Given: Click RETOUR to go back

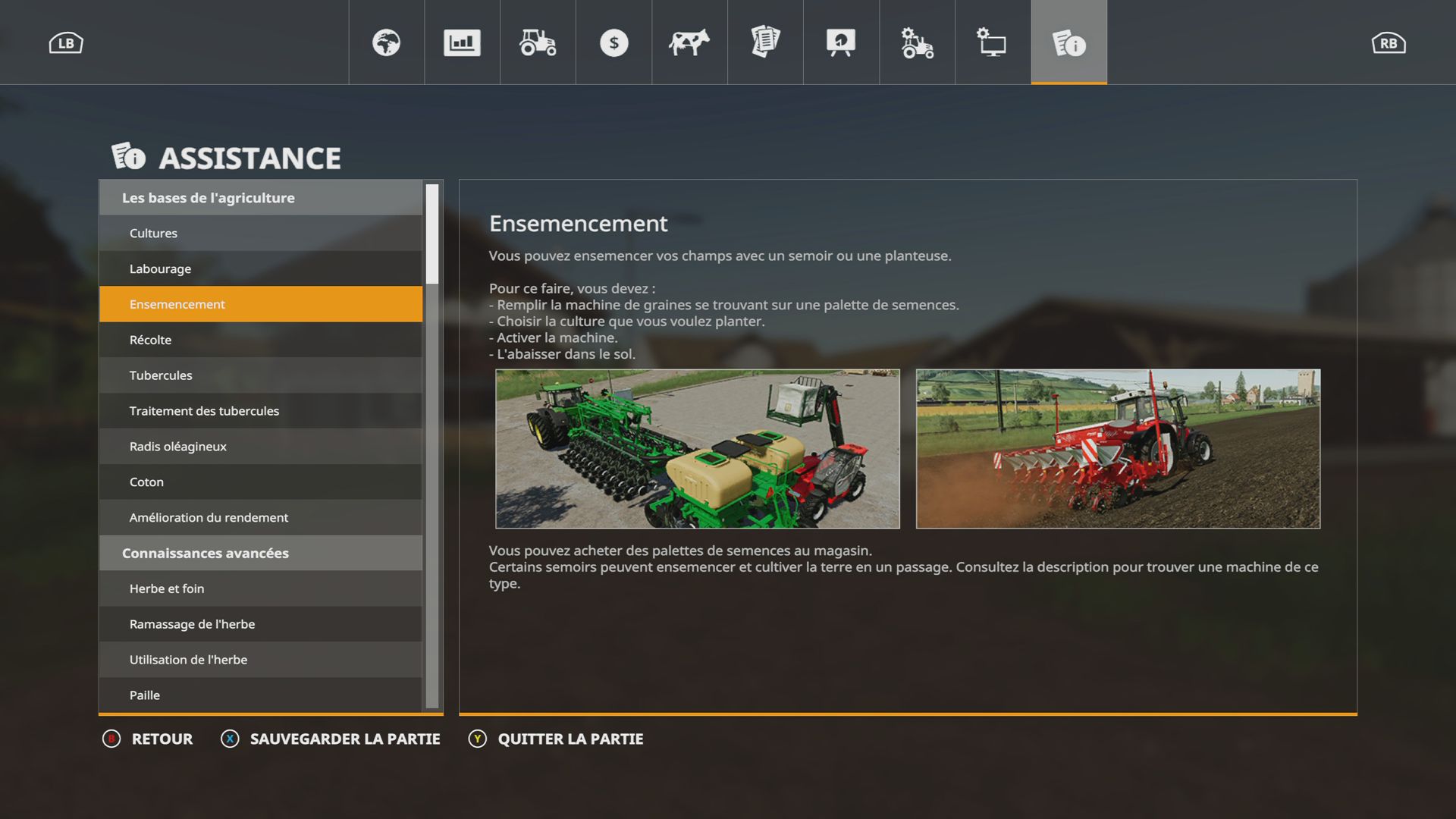Looking at the screenshot, I should tap(149, 739).
